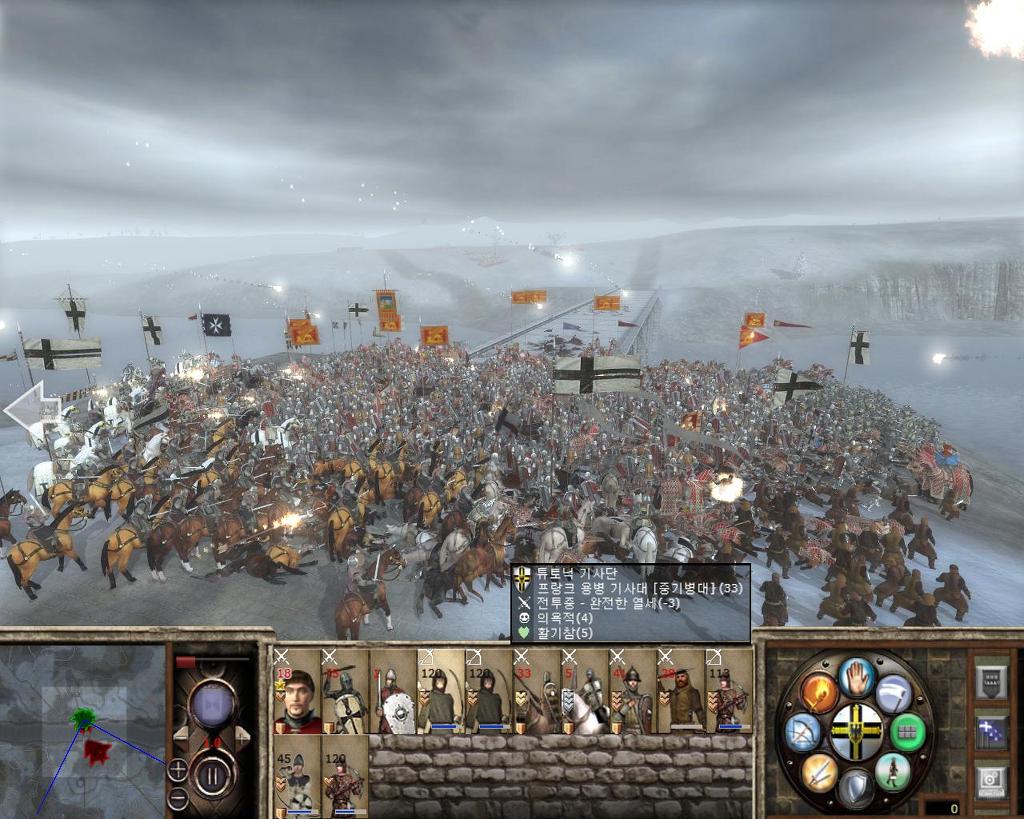The width and height of the screenshot is (1024, 819).
Task: Zoom in the minimap with plus button
Action: 177,769
